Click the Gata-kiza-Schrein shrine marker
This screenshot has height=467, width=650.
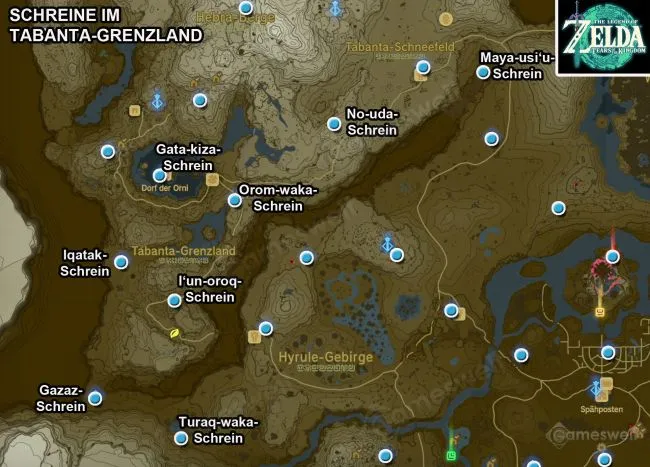pos(159,175)
